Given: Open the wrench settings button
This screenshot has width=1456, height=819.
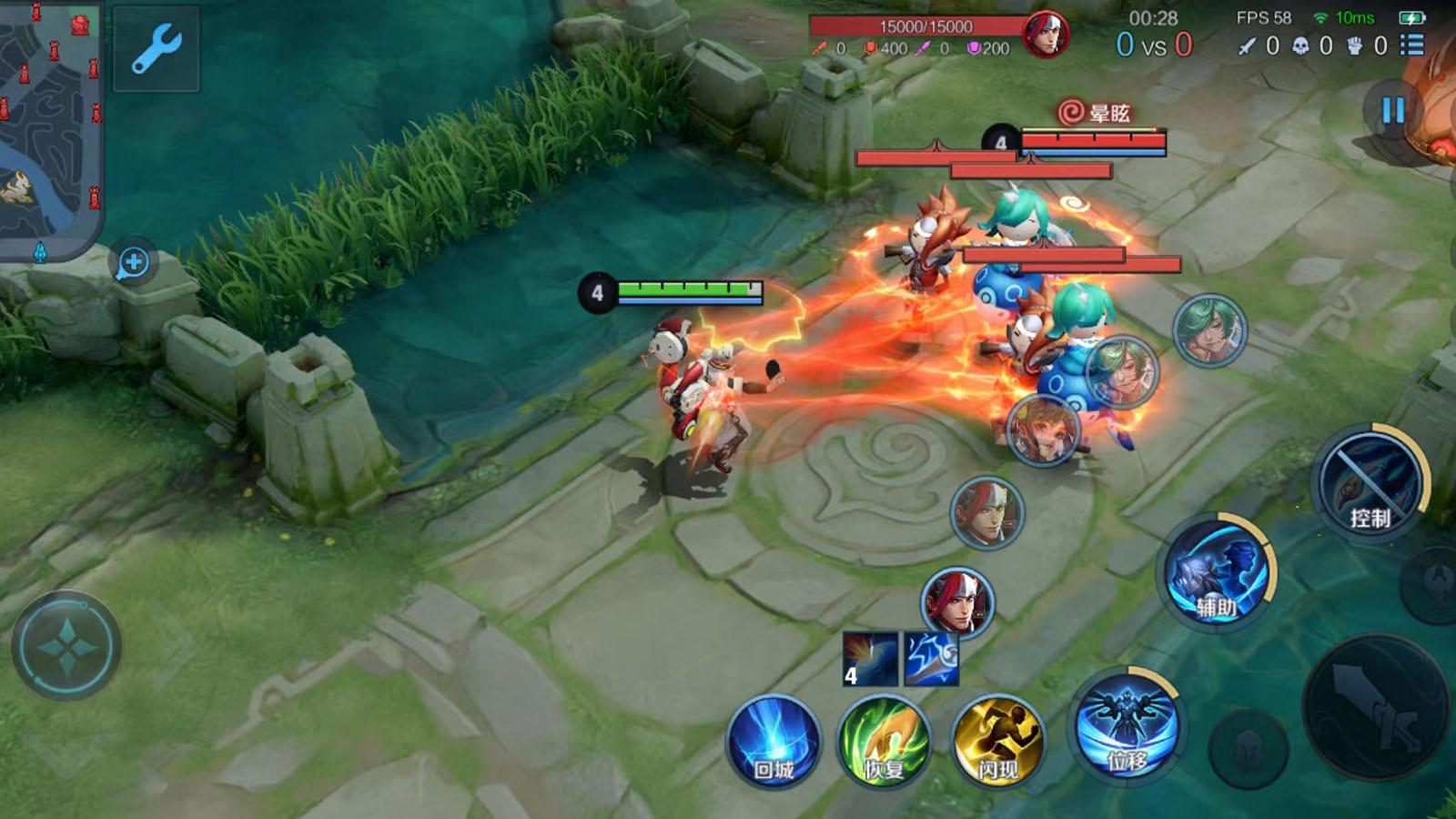Looking at the screenshot, I should pos(156,48).
